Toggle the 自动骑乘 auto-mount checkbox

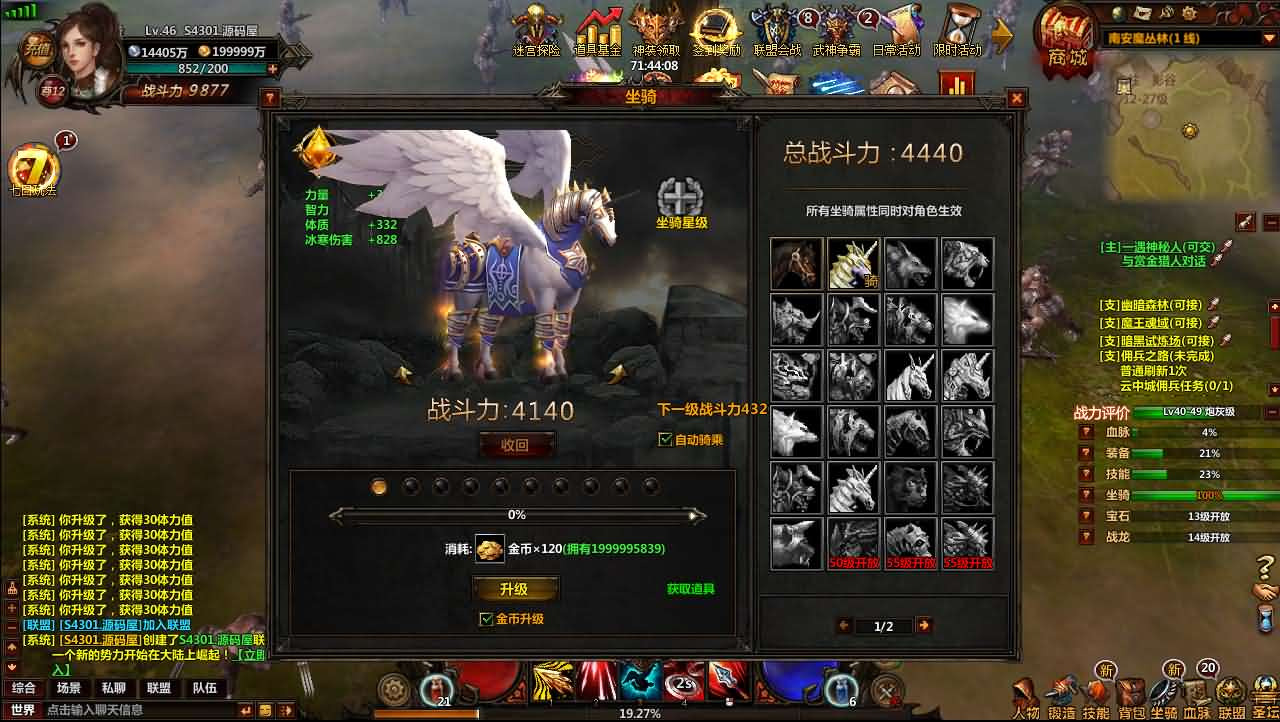coord(667,439)
